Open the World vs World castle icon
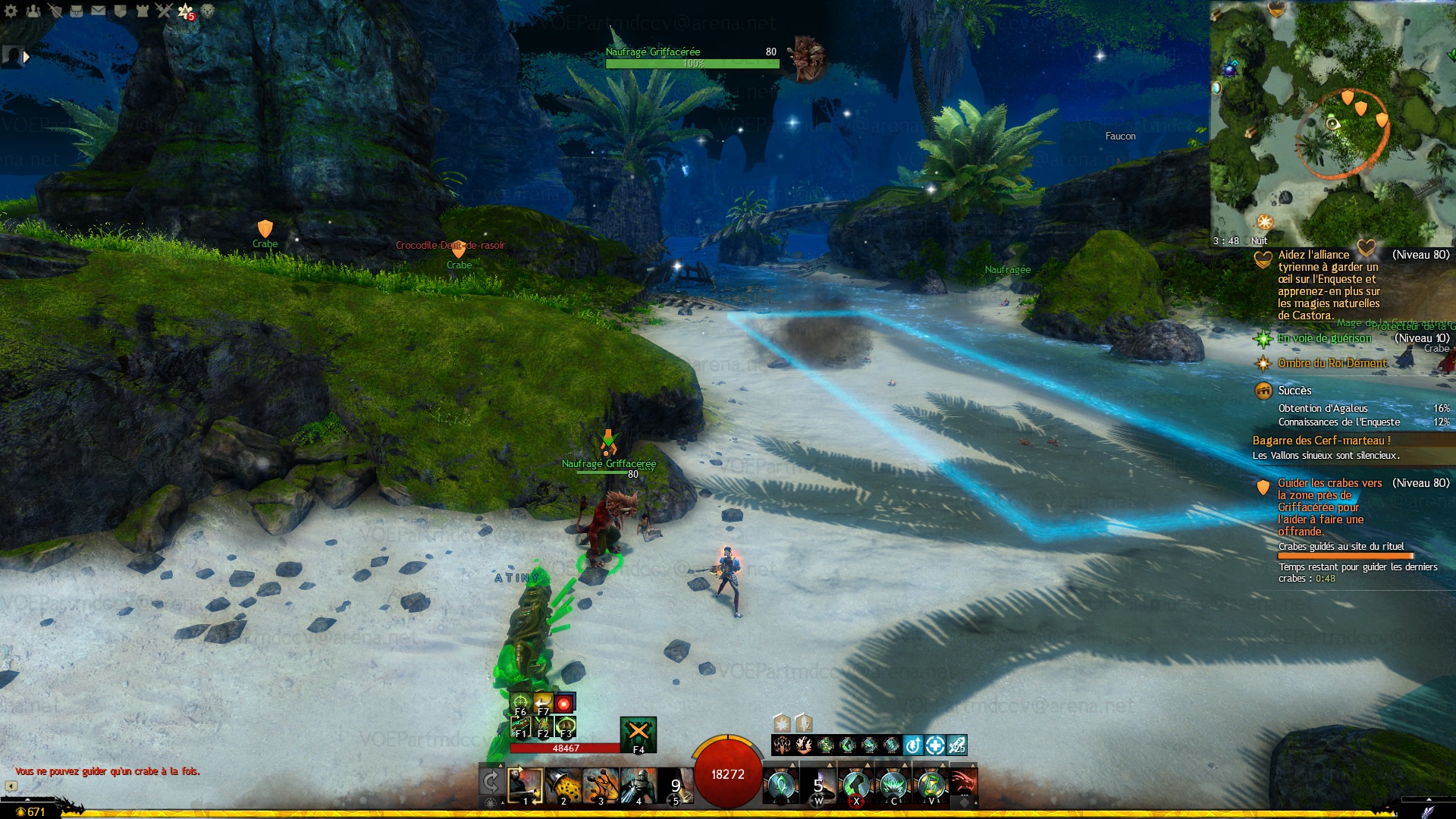The width and height of the screenshot is (1456, 819). click(x=143, y=11)
